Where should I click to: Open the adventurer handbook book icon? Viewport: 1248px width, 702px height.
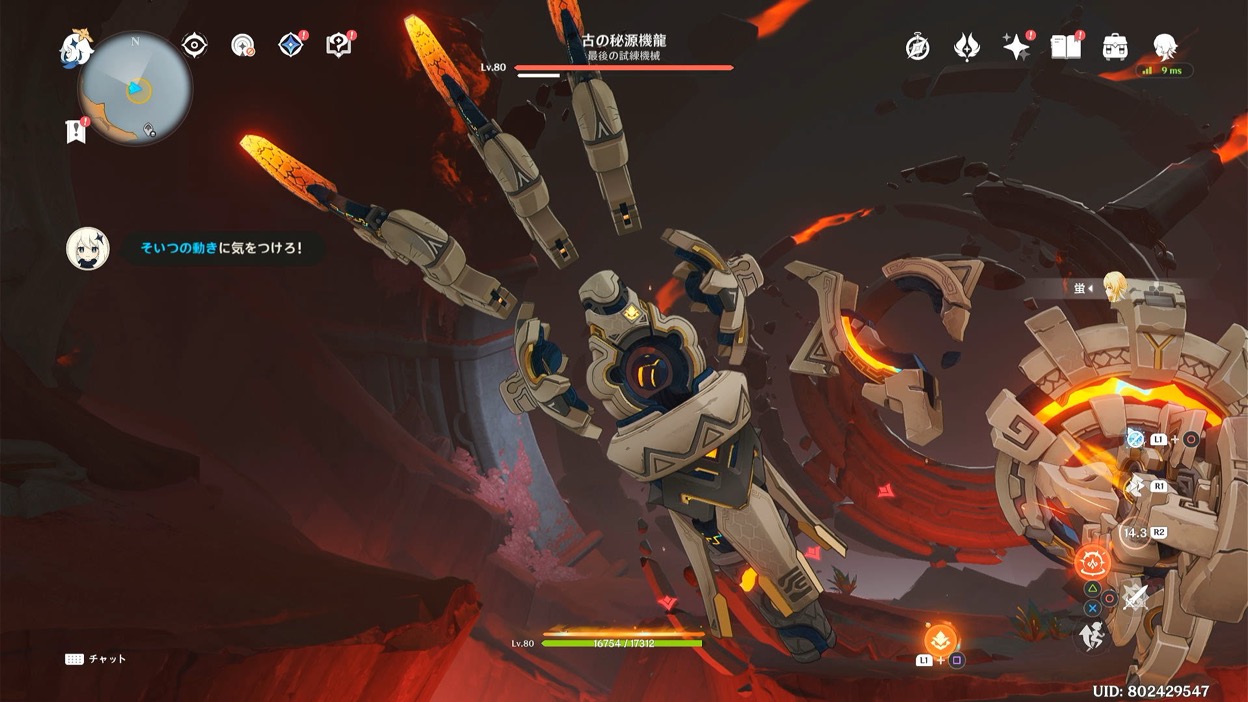[1065, 47]
